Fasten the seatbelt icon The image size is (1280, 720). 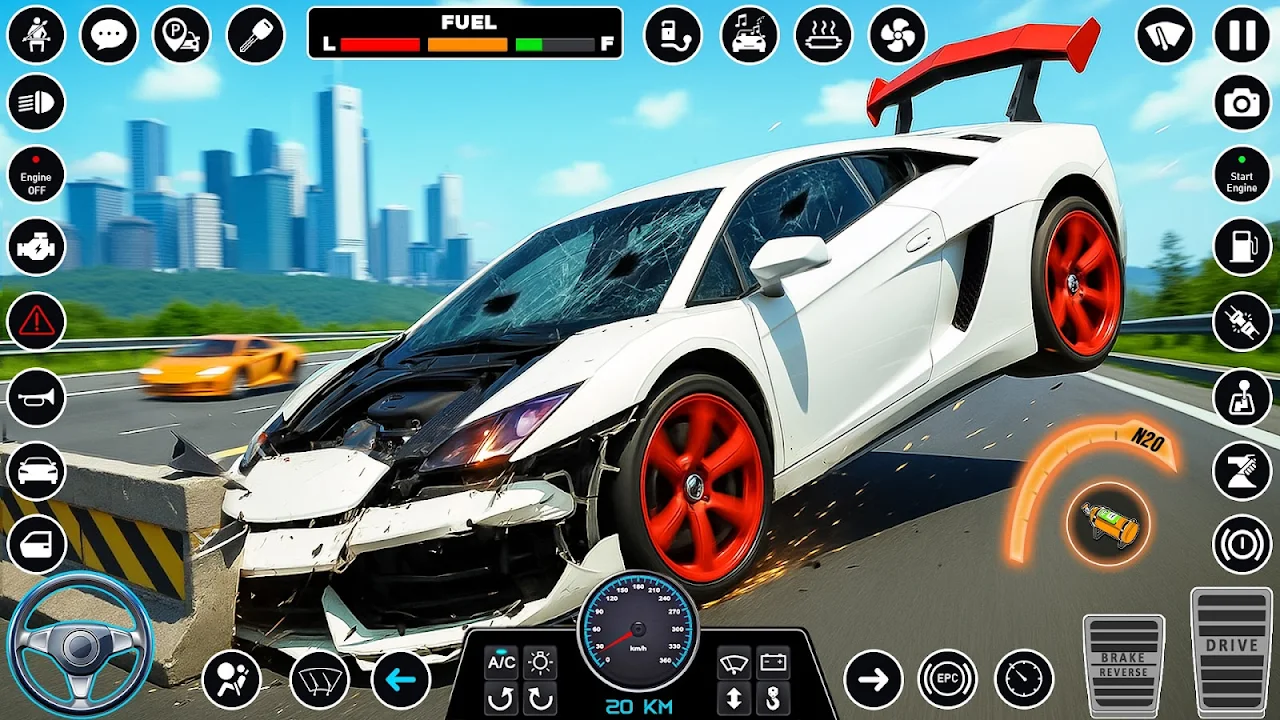tap(36, 35)
